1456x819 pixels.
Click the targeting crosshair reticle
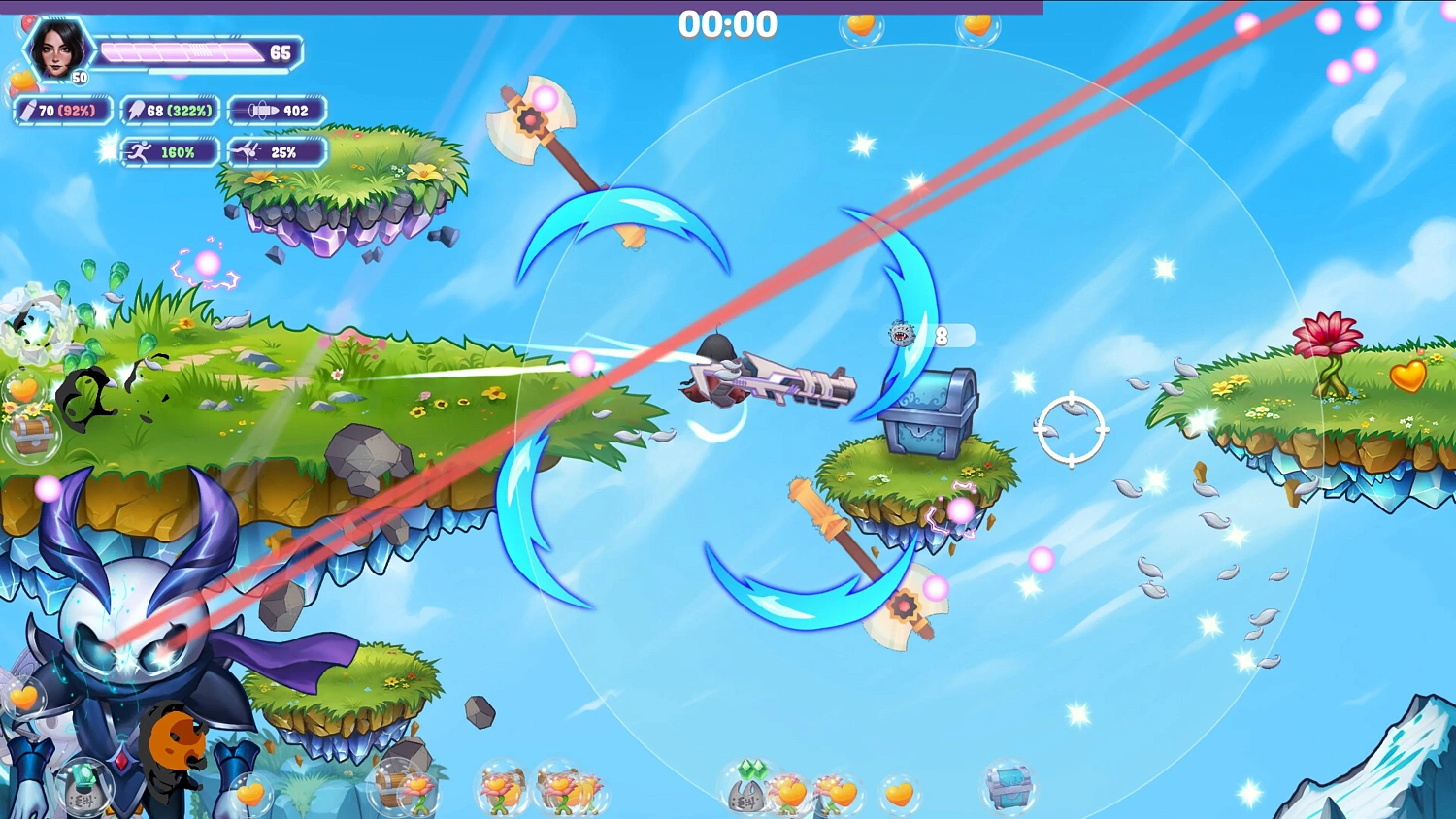[1072, 427]
